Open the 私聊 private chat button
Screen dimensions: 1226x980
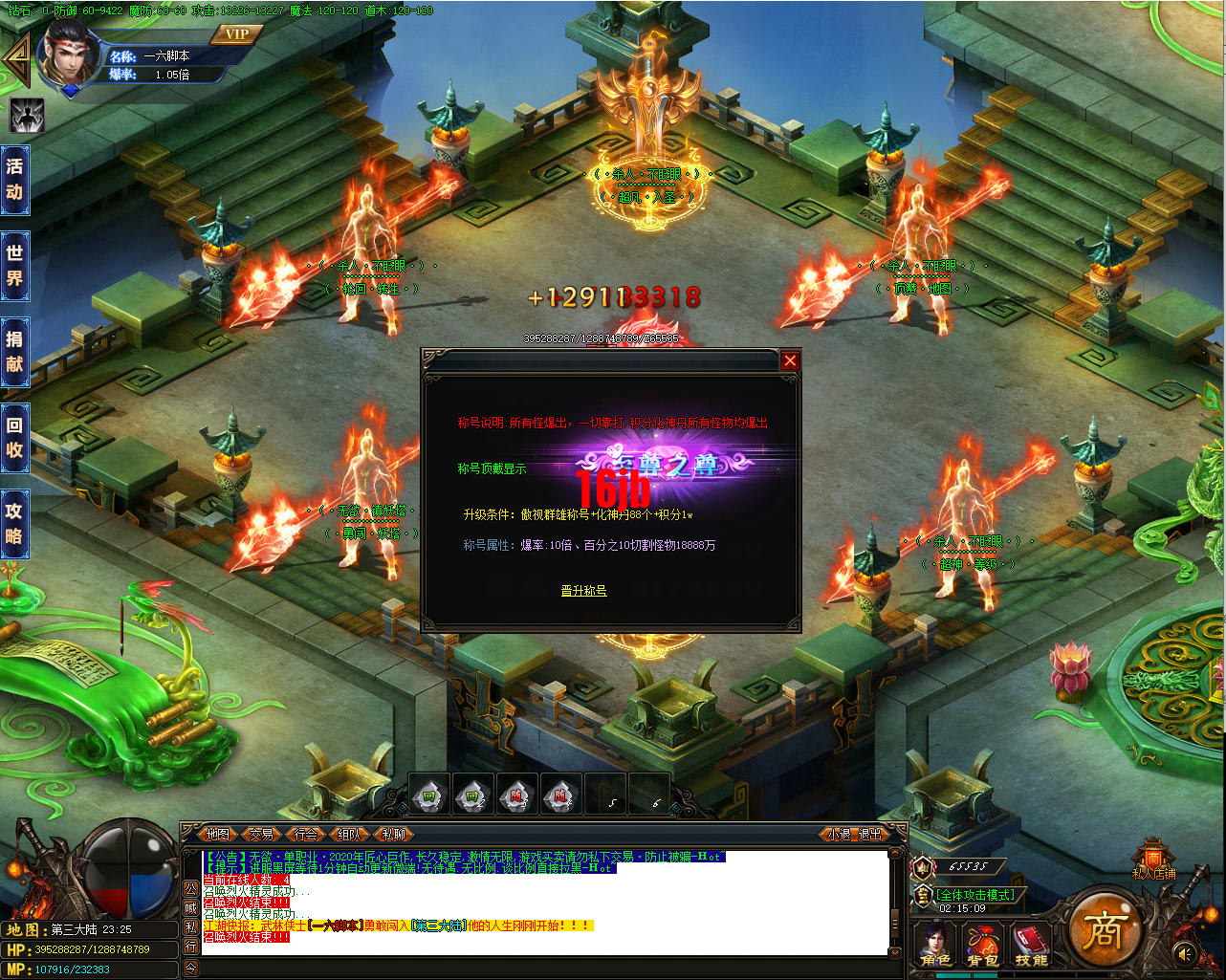click(393, 834)
